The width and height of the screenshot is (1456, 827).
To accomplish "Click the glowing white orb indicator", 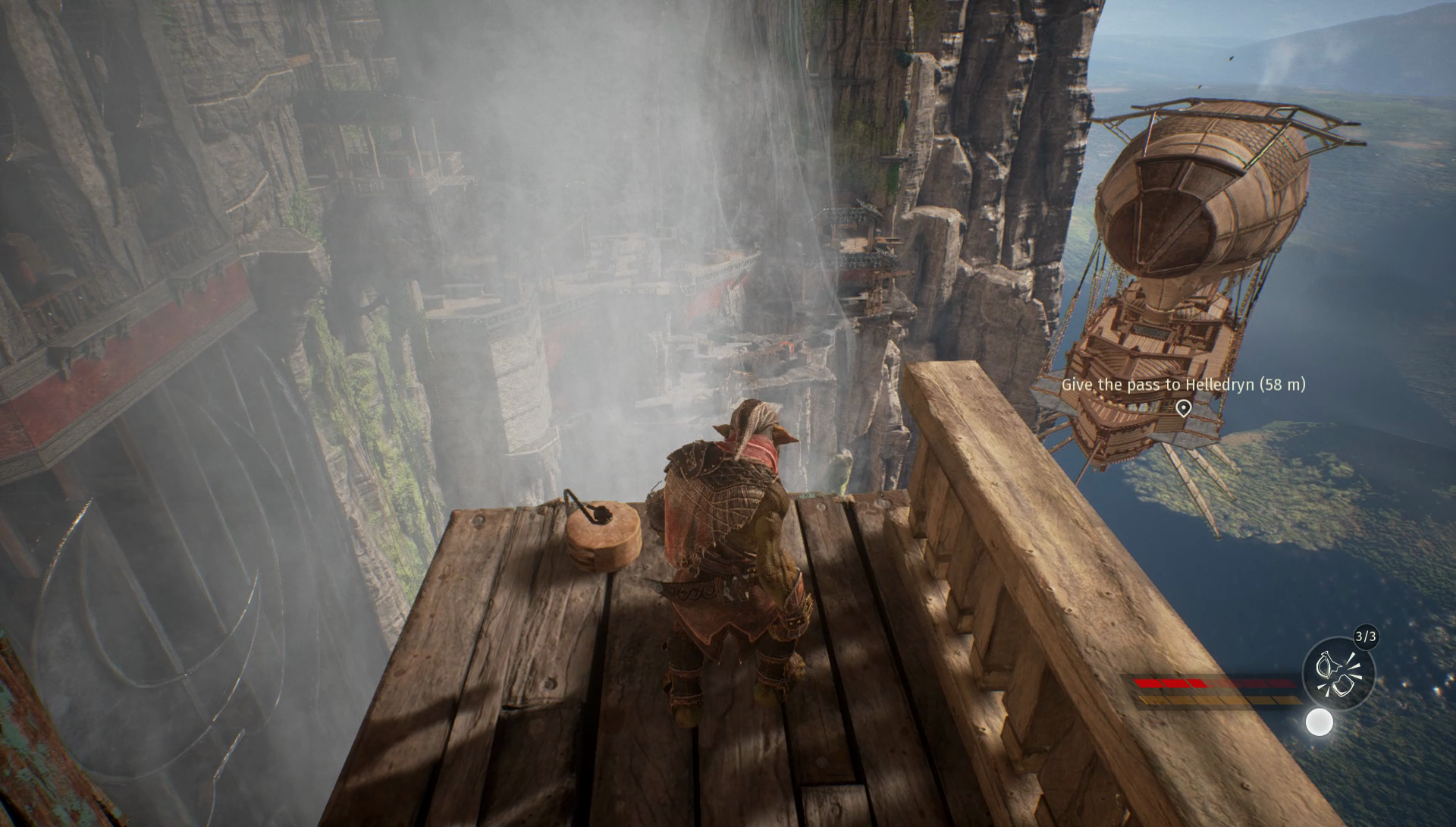I will click(x=1319, y=722).
